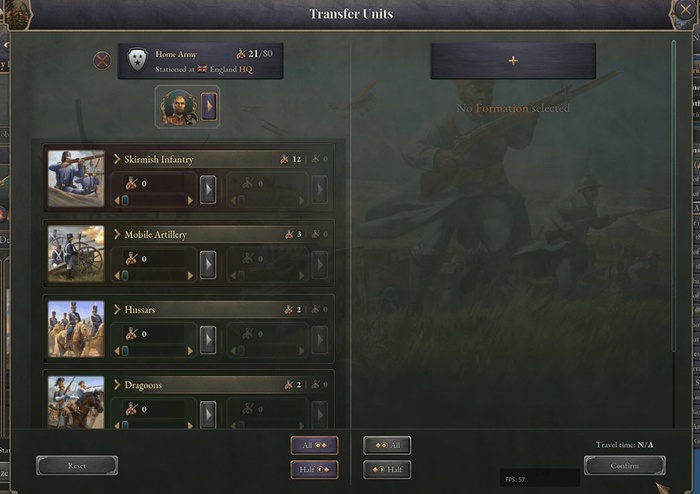Select the general's portrait
Image resolution: width=700 pixels, height=494 pixels.
[177, 107]
